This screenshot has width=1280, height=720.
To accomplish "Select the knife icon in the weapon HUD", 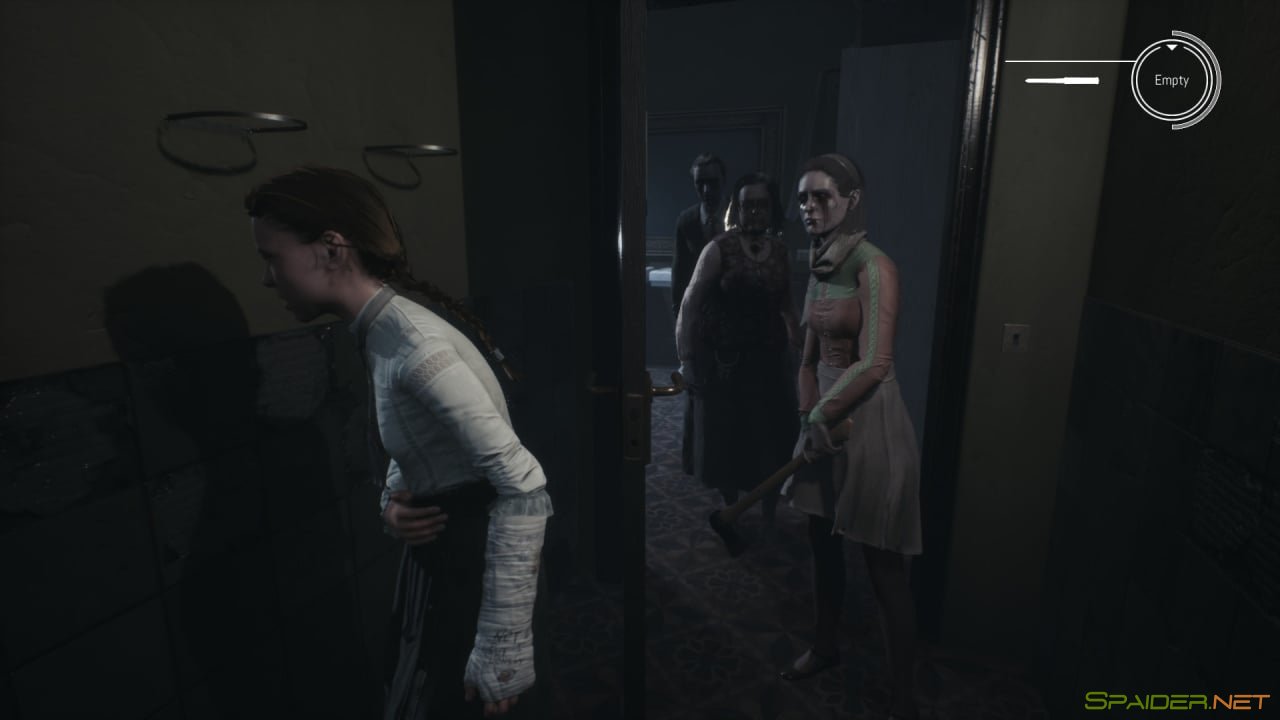I will pyautogui.click(x=1063, y=79).
